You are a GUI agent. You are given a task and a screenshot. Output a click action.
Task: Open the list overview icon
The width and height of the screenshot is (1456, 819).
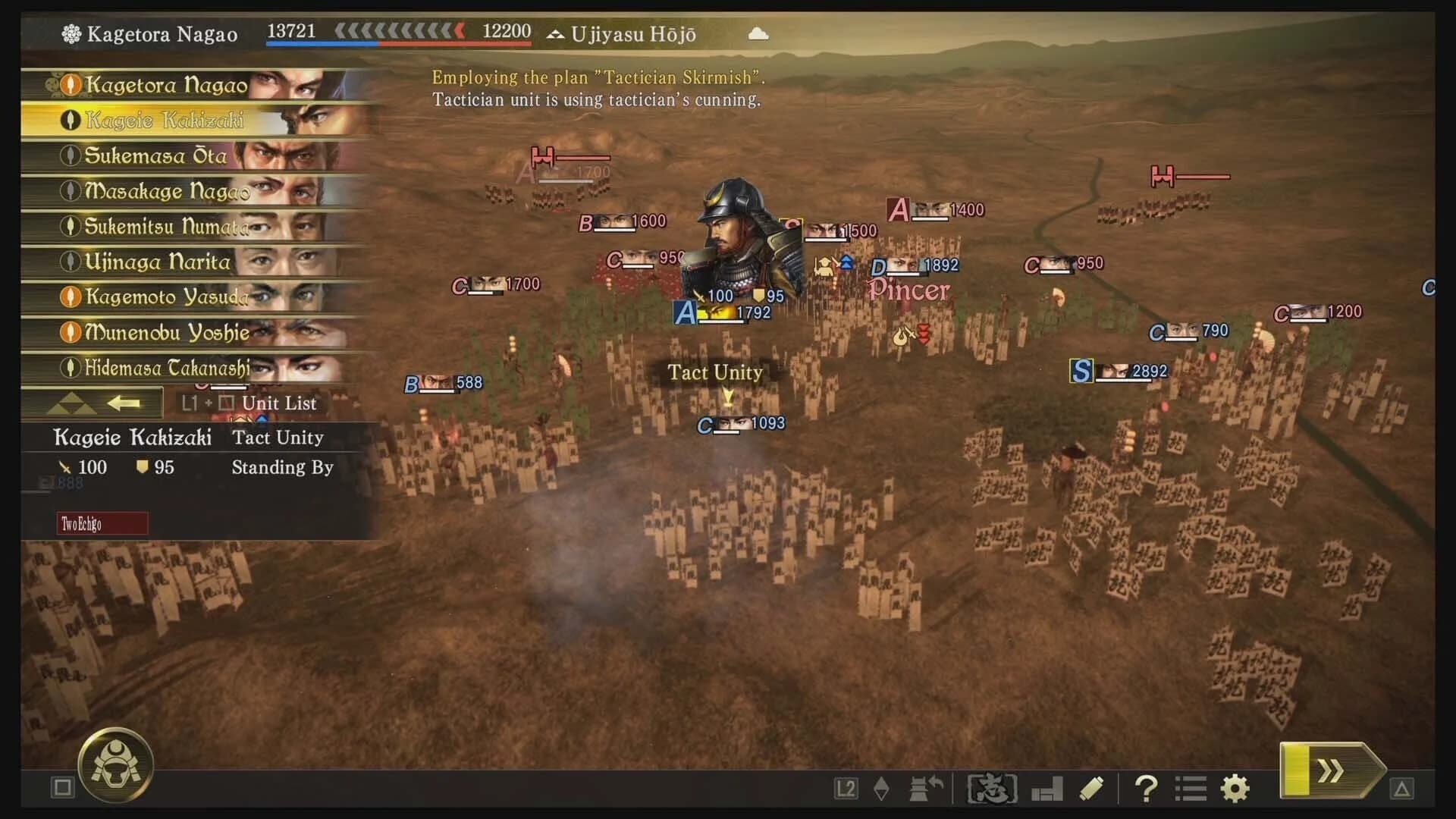coord(1189,789)
